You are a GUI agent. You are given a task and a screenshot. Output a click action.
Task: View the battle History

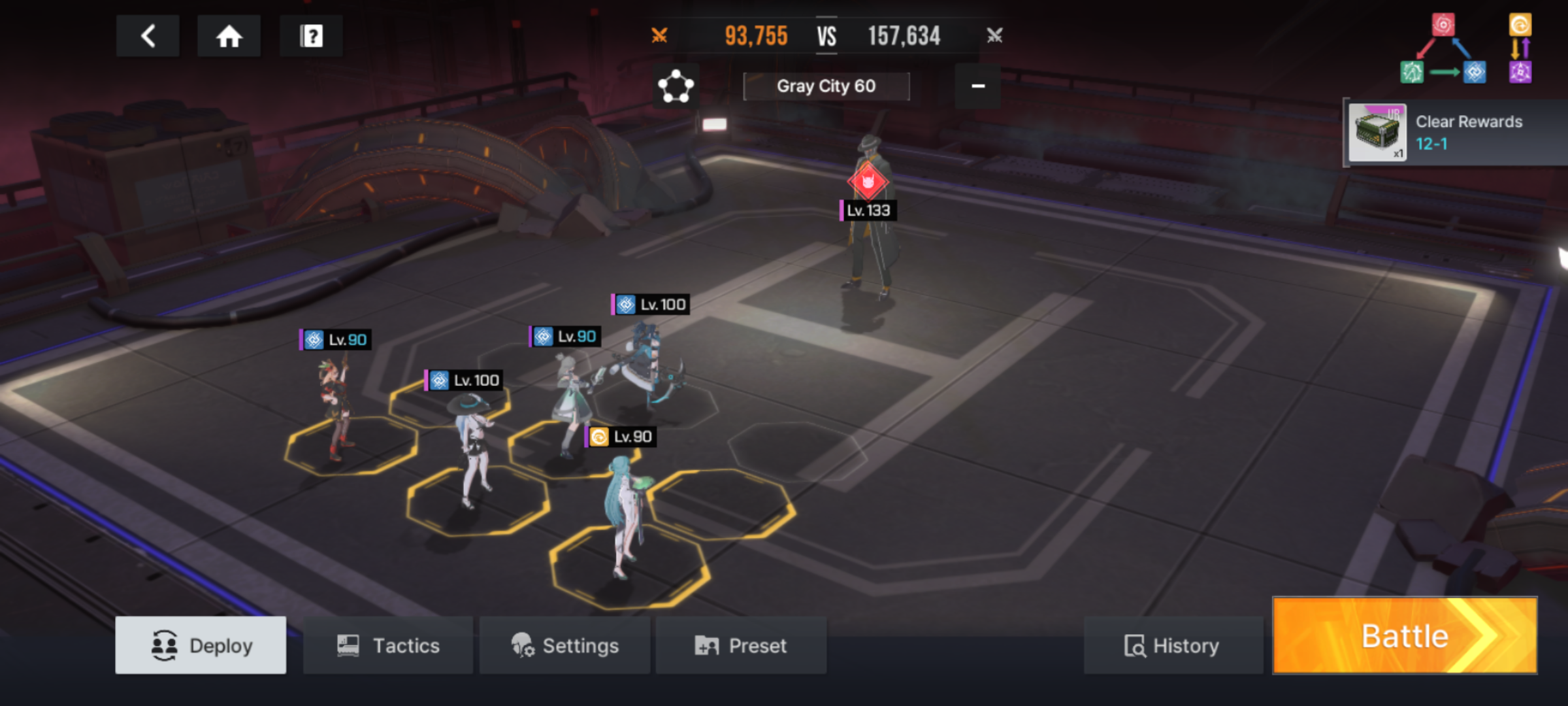coord(1172,645)
